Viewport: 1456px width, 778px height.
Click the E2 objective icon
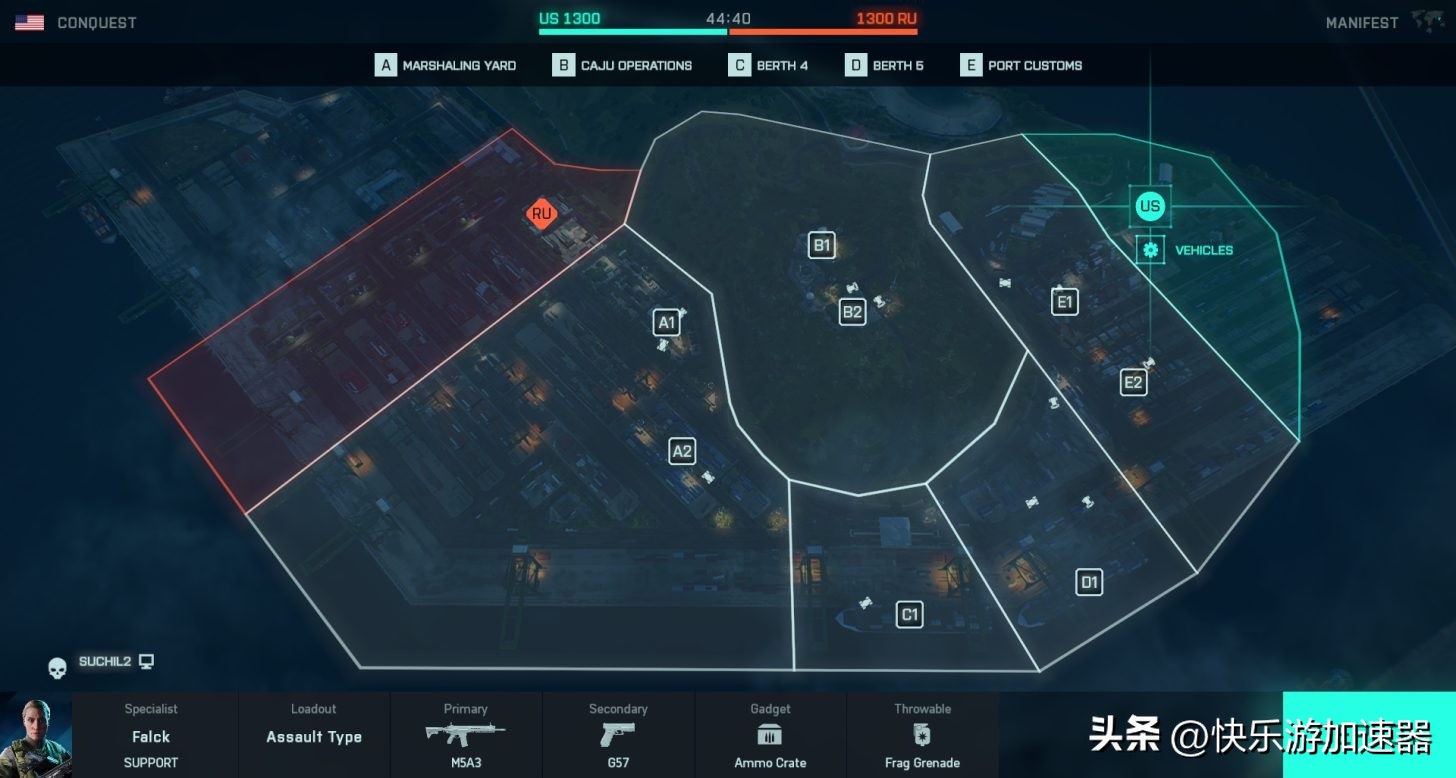coord(1134,381)
